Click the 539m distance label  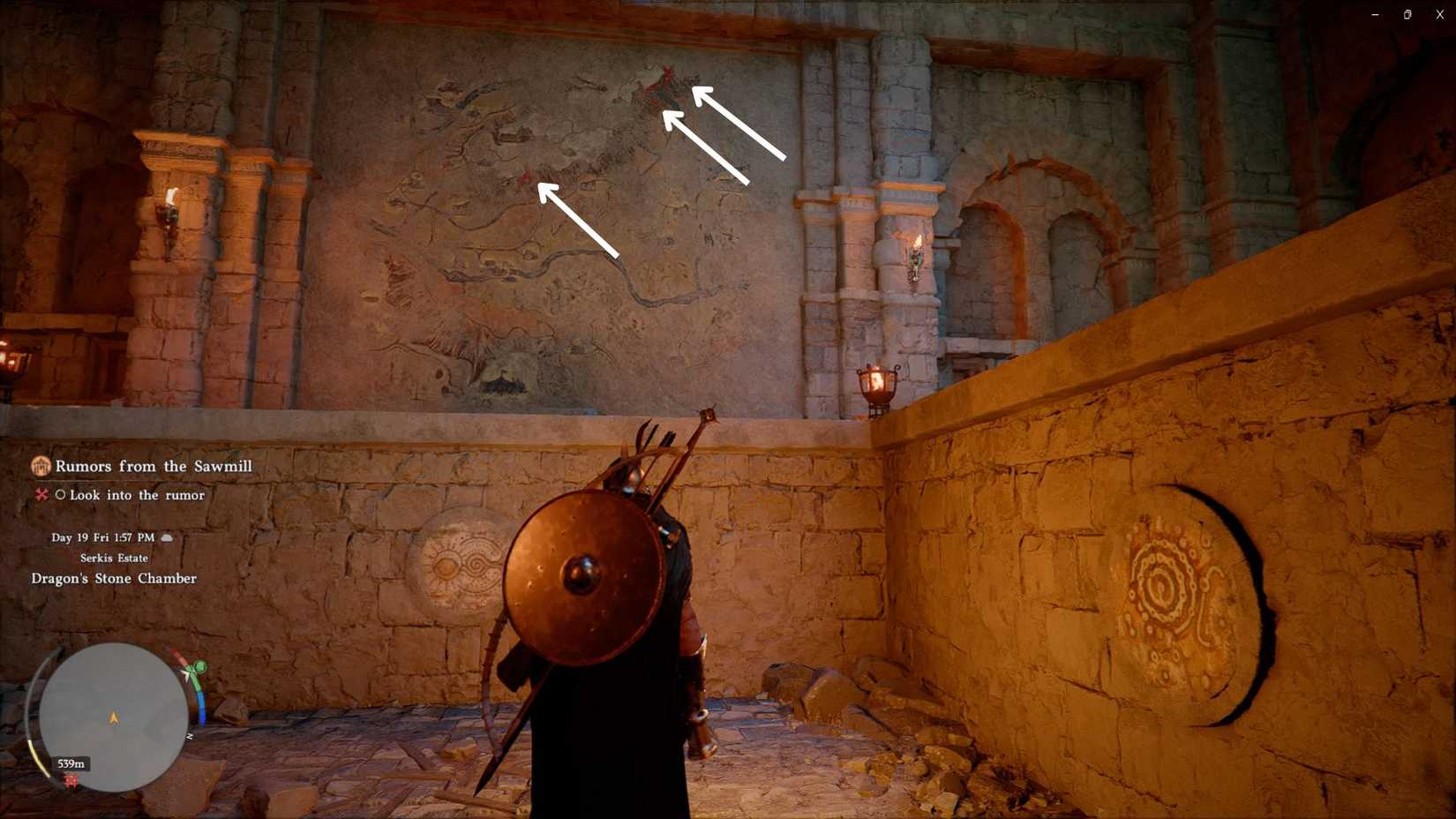click(71, 763)
